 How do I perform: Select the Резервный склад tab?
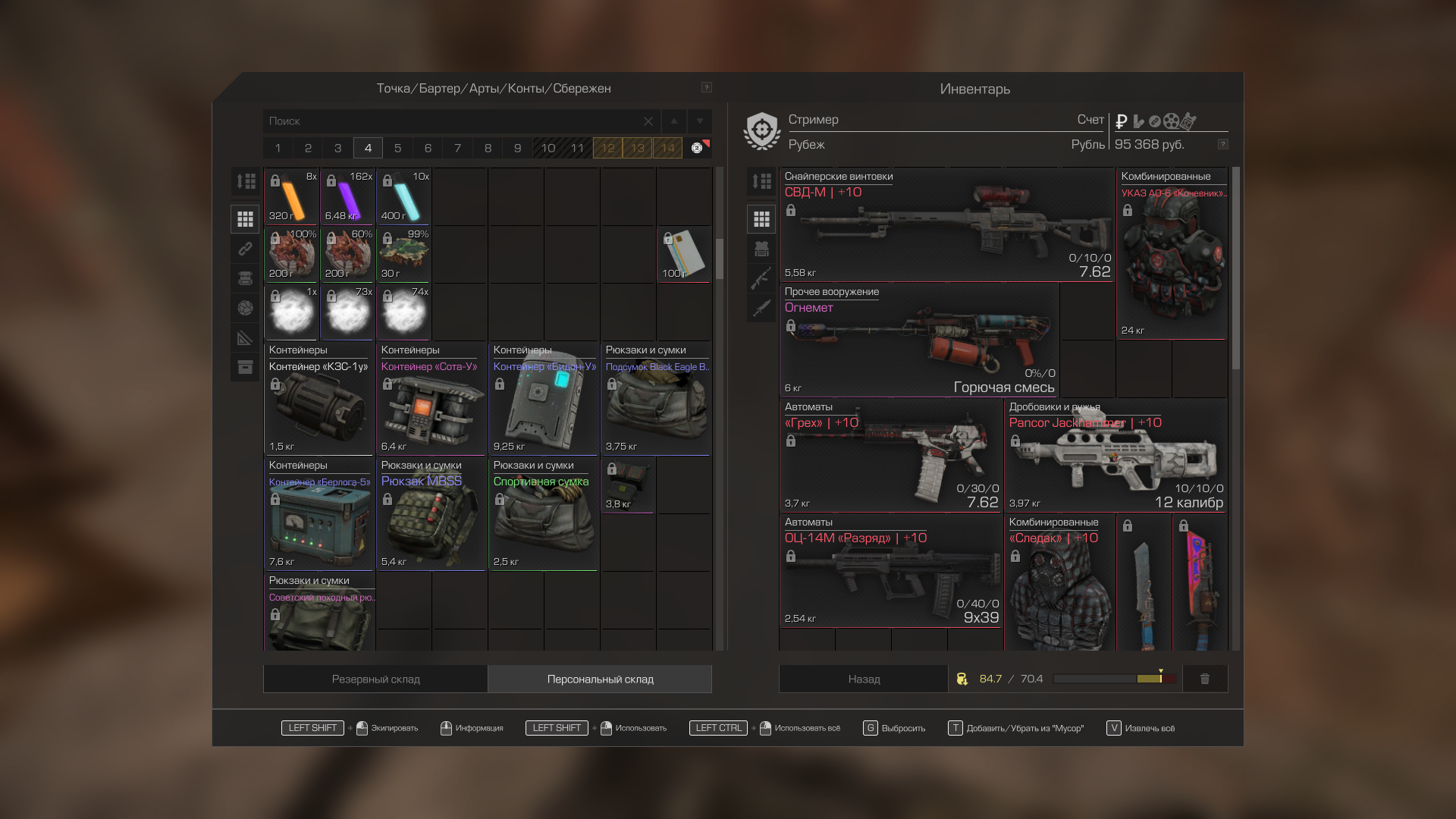pos(375,679)
